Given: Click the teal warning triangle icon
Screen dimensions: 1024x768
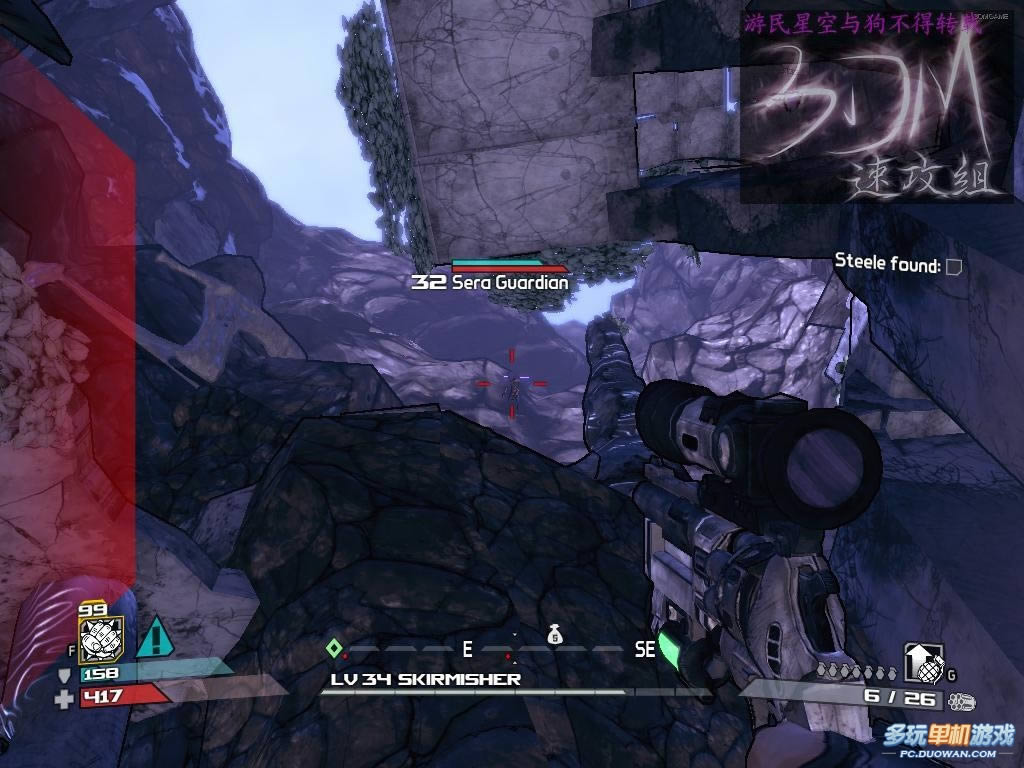Looking at the screenshot, I should 153,637.
